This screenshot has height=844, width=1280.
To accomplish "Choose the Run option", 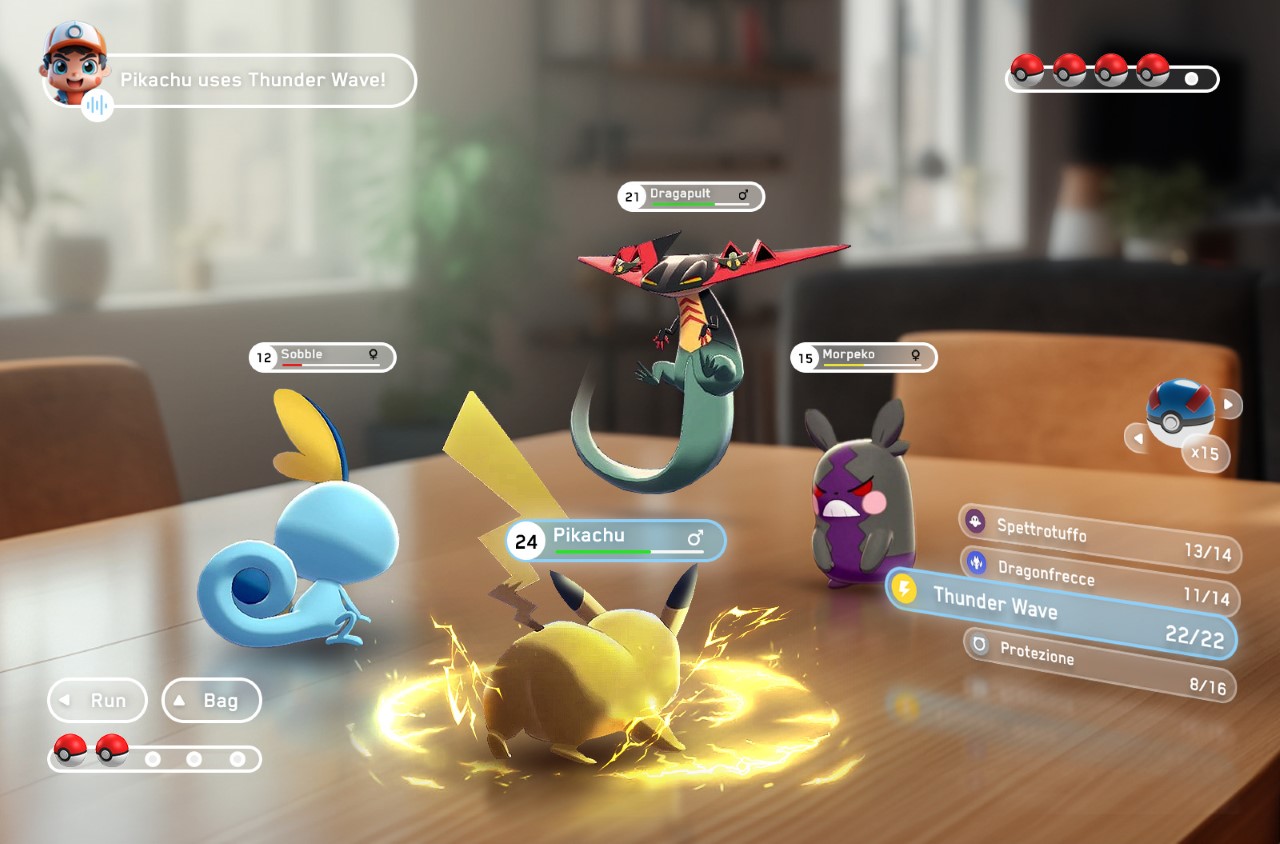I will pyautogui.click(x=97, y=700).
